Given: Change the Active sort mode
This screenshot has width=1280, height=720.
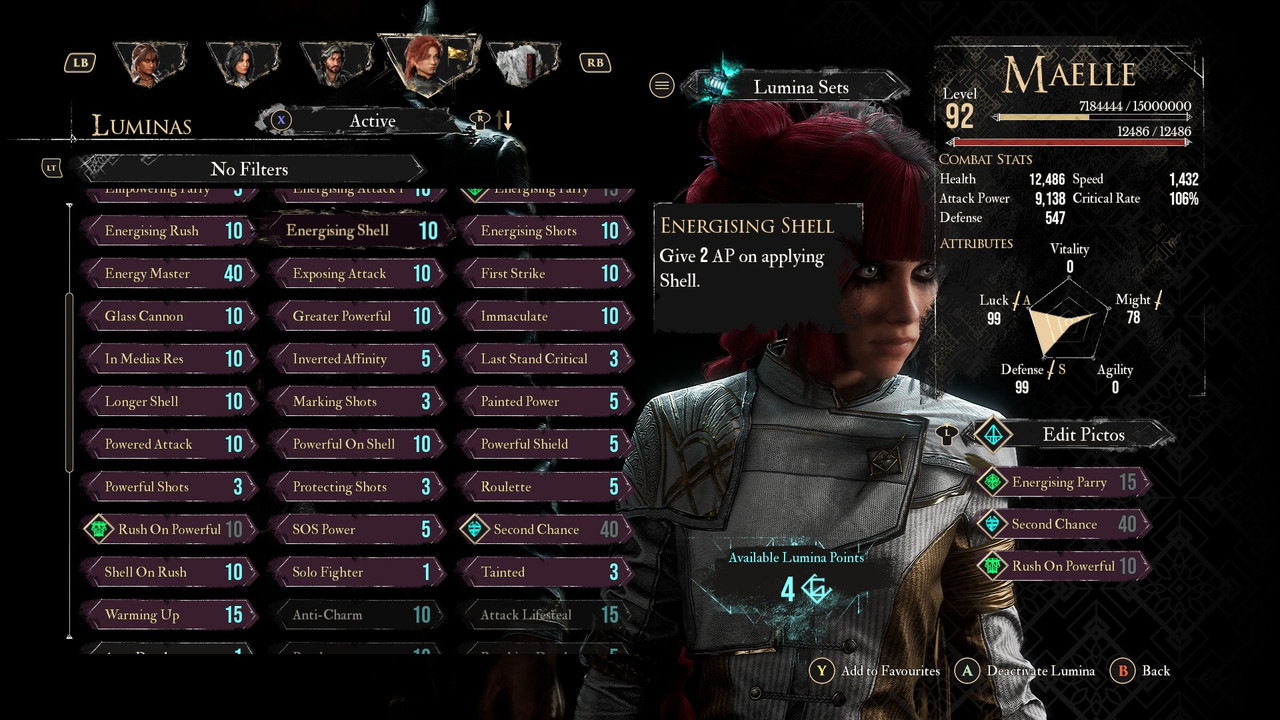Looking at the screenshot, I should point(372,121).
